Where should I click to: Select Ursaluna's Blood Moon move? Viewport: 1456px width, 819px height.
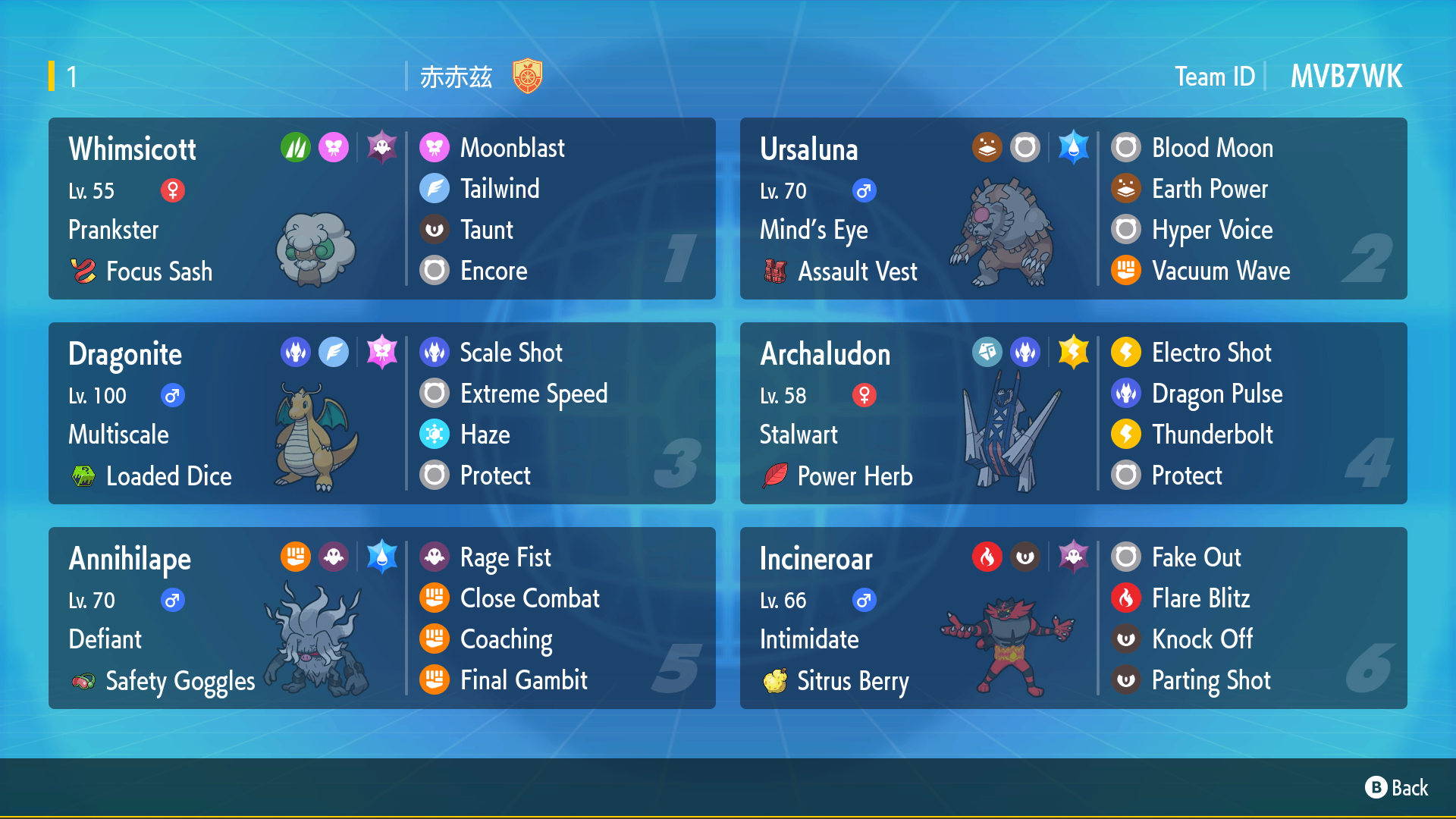pos(1212,148)
